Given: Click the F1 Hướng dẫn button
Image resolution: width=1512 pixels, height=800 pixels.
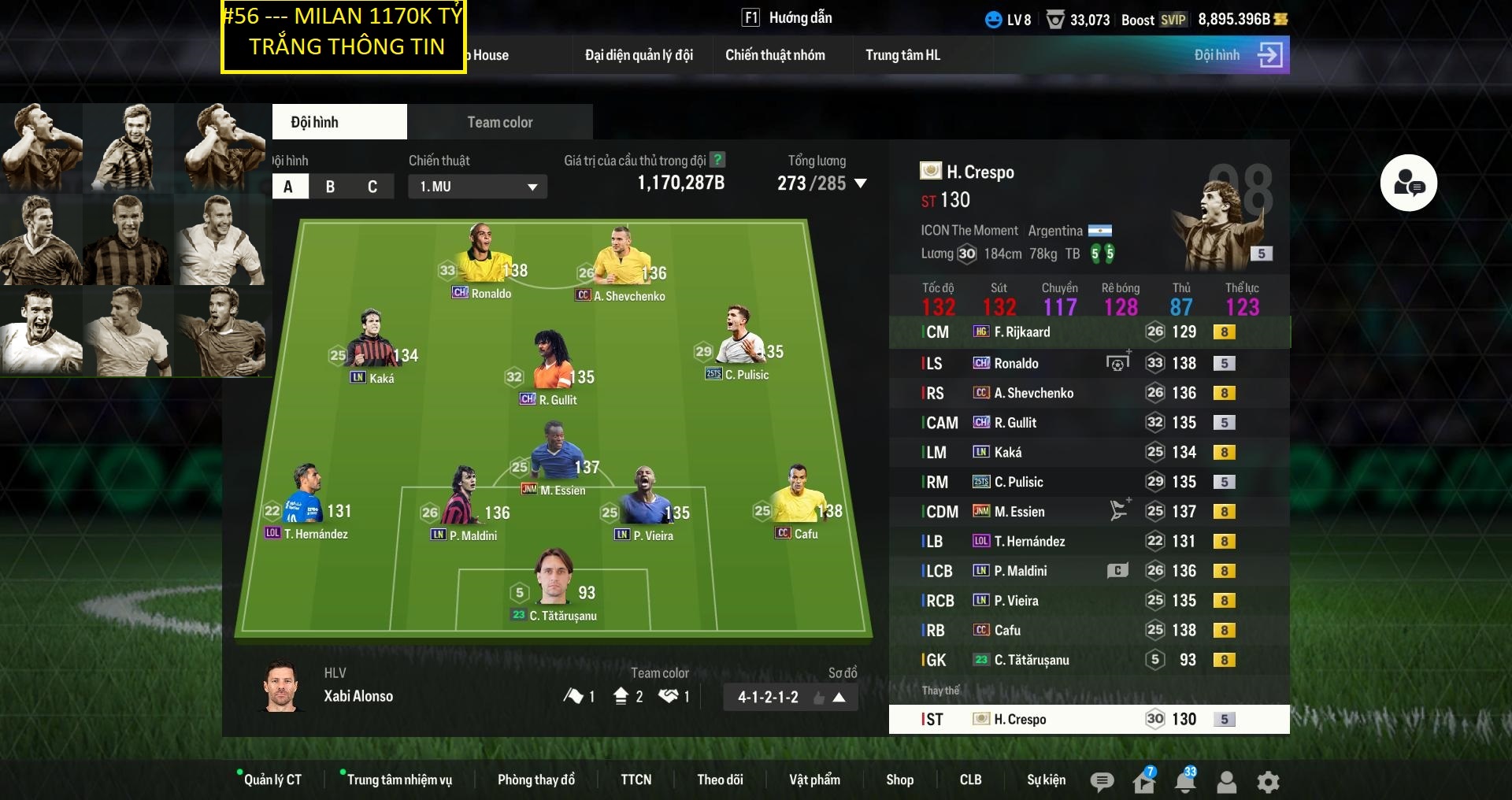Looking at the screenshot, I should [790, 17].
